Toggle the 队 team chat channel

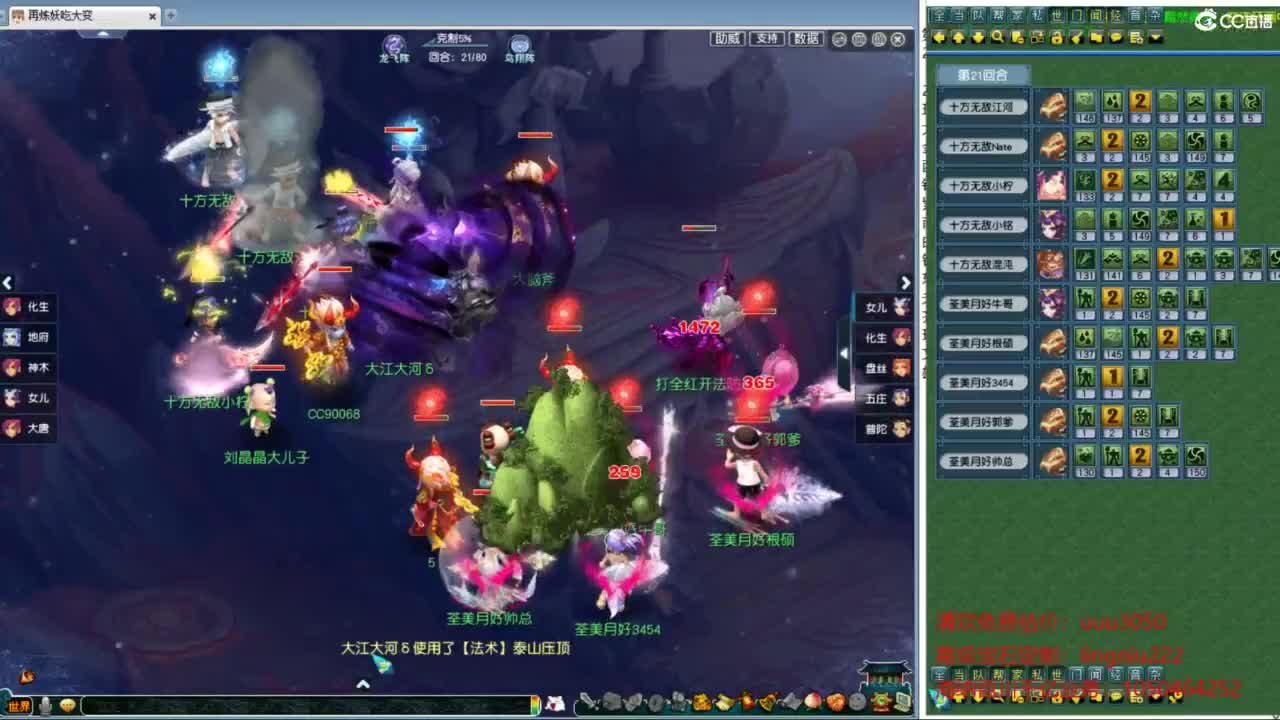point(978,14)
